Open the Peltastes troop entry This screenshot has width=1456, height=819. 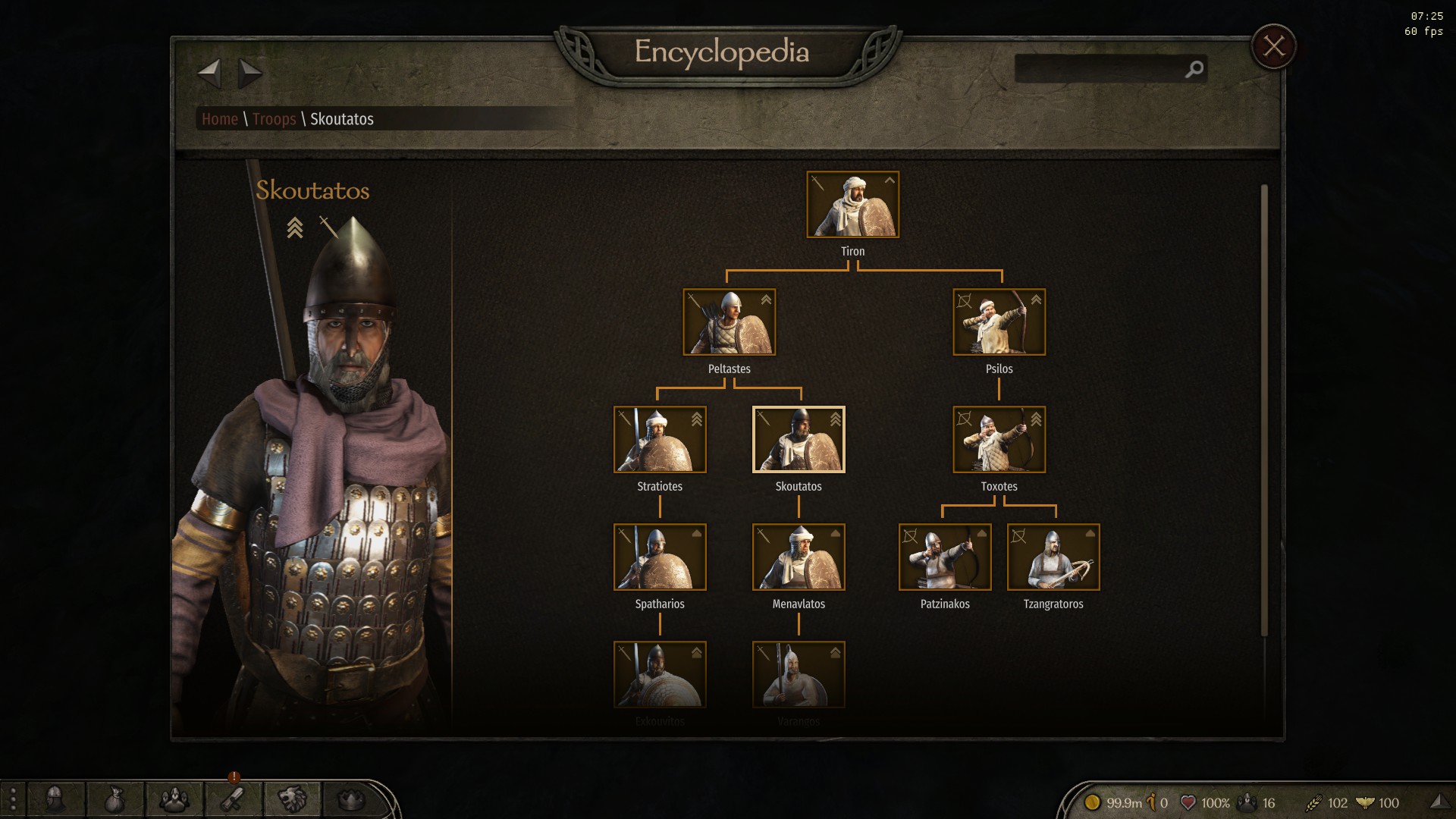pos(729,322)
